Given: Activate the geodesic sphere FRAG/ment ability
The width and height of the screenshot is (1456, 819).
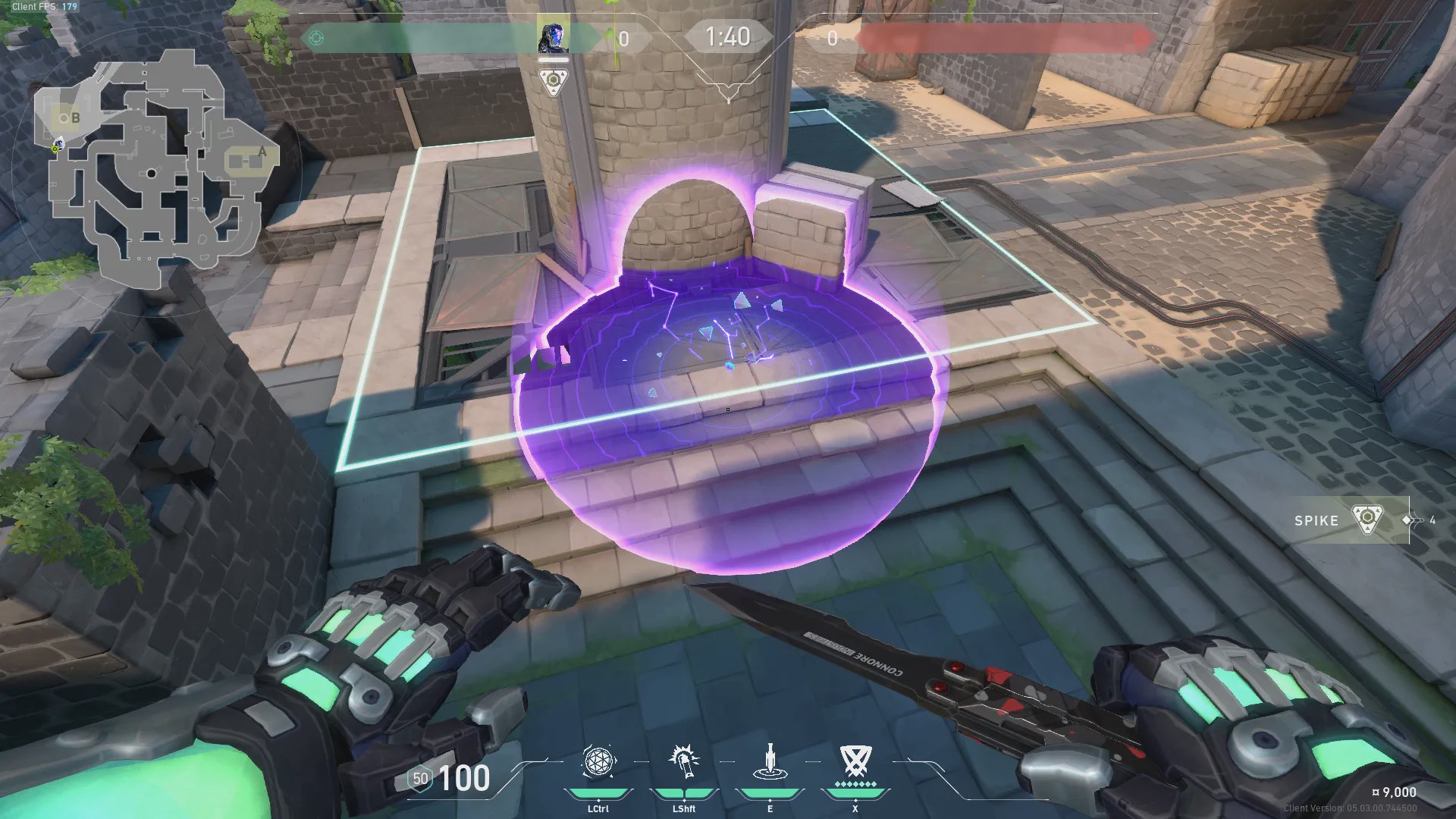Looking at the screenshot, I should pos(598,761).
